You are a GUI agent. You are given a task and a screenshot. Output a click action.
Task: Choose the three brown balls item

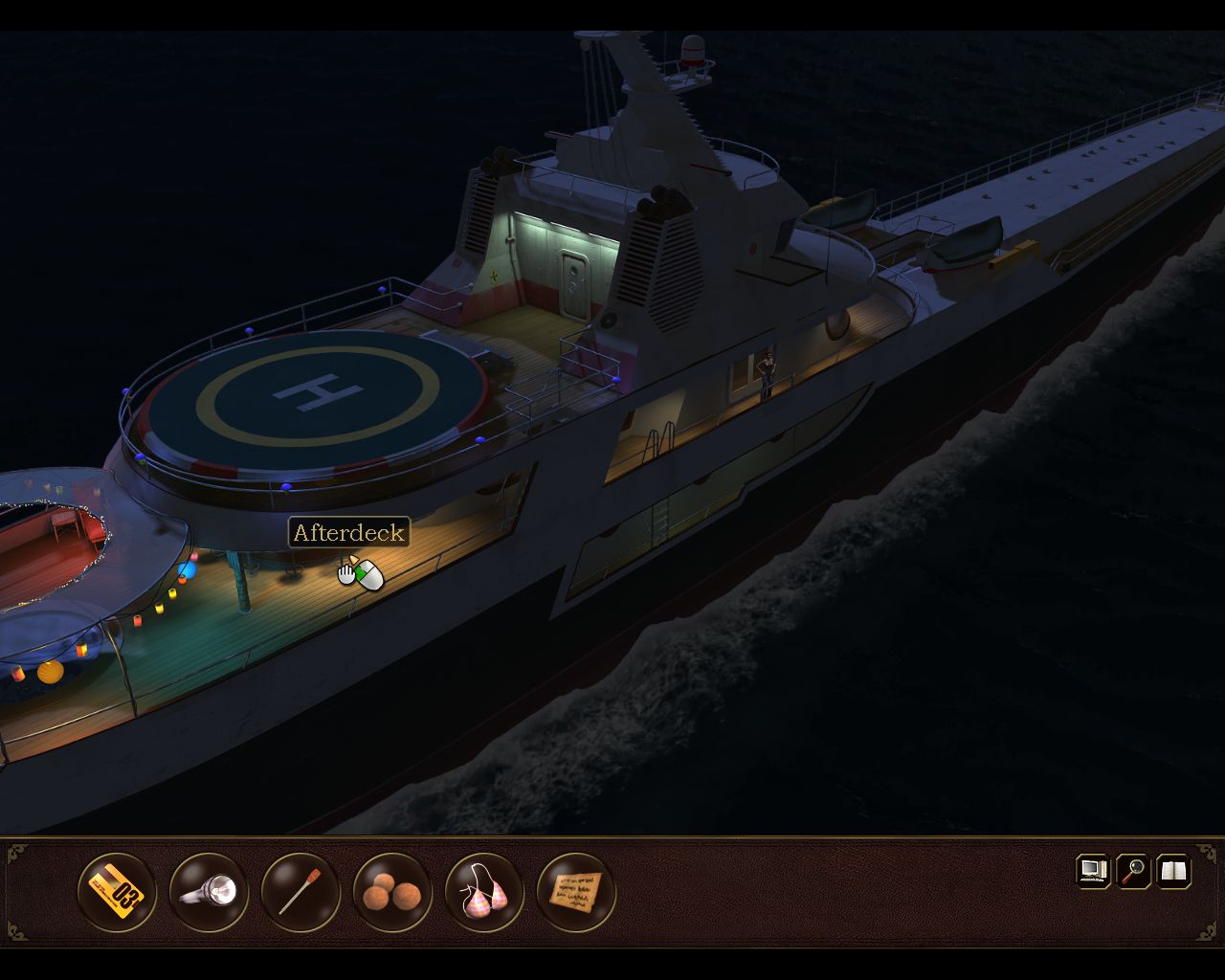(x=392, y=892)
